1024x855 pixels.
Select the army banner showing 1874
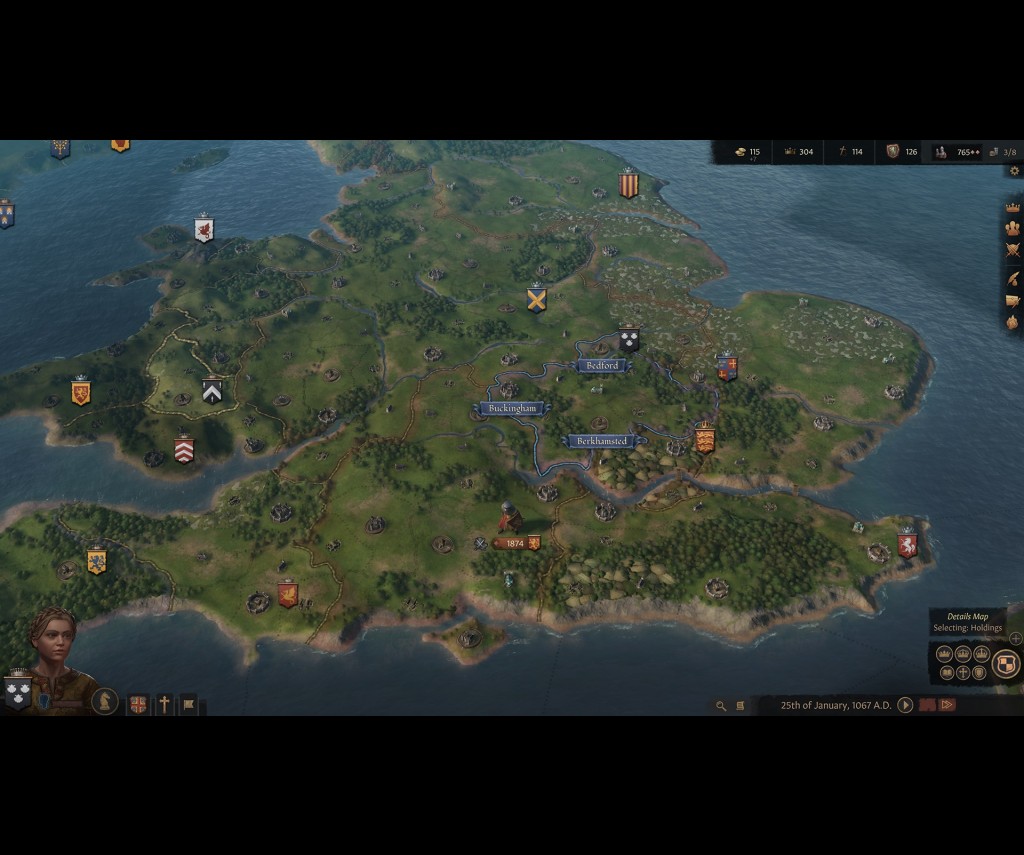tap(515, 543)
